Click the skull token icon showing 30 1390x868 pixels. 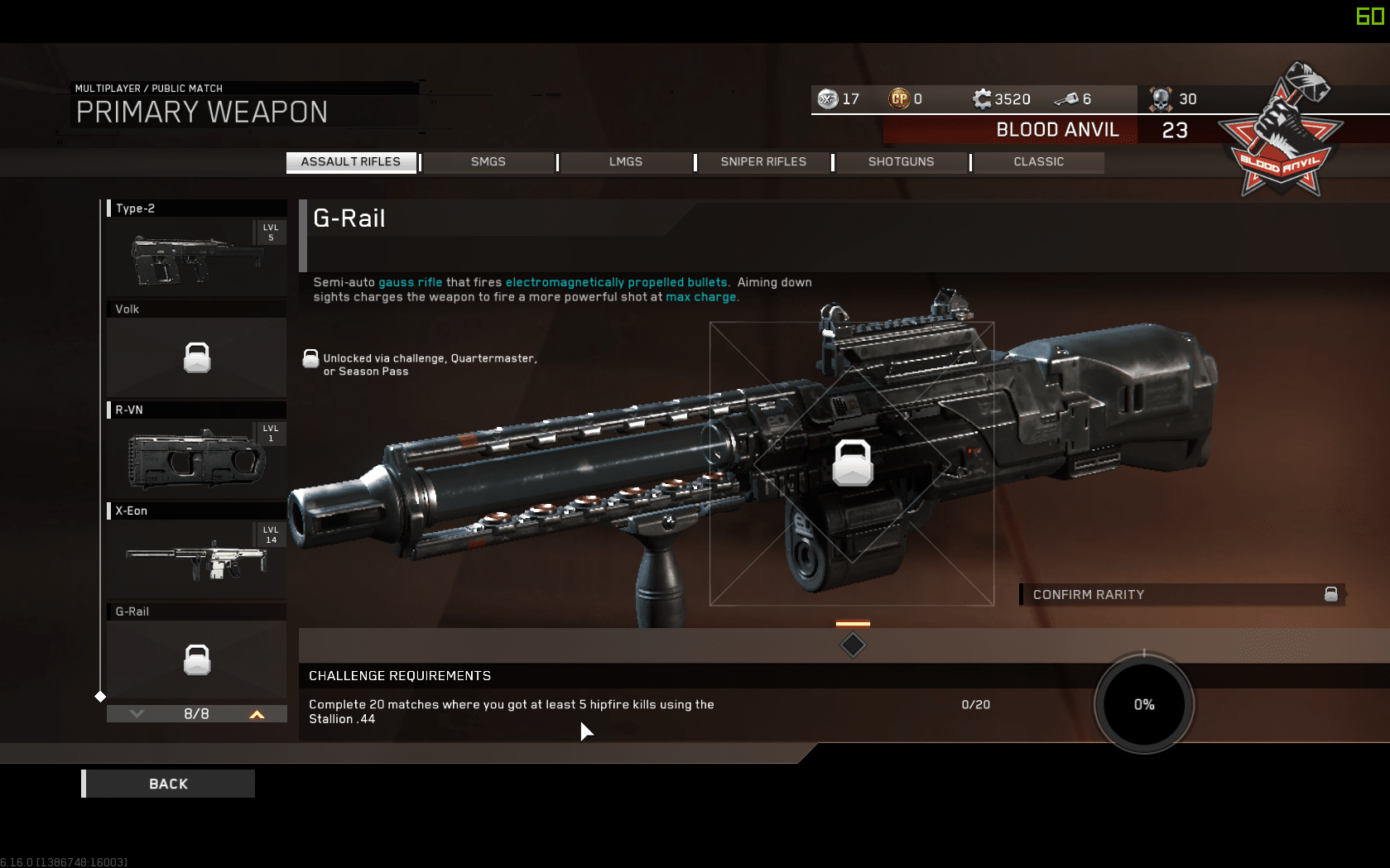[x=1162, y=98]
